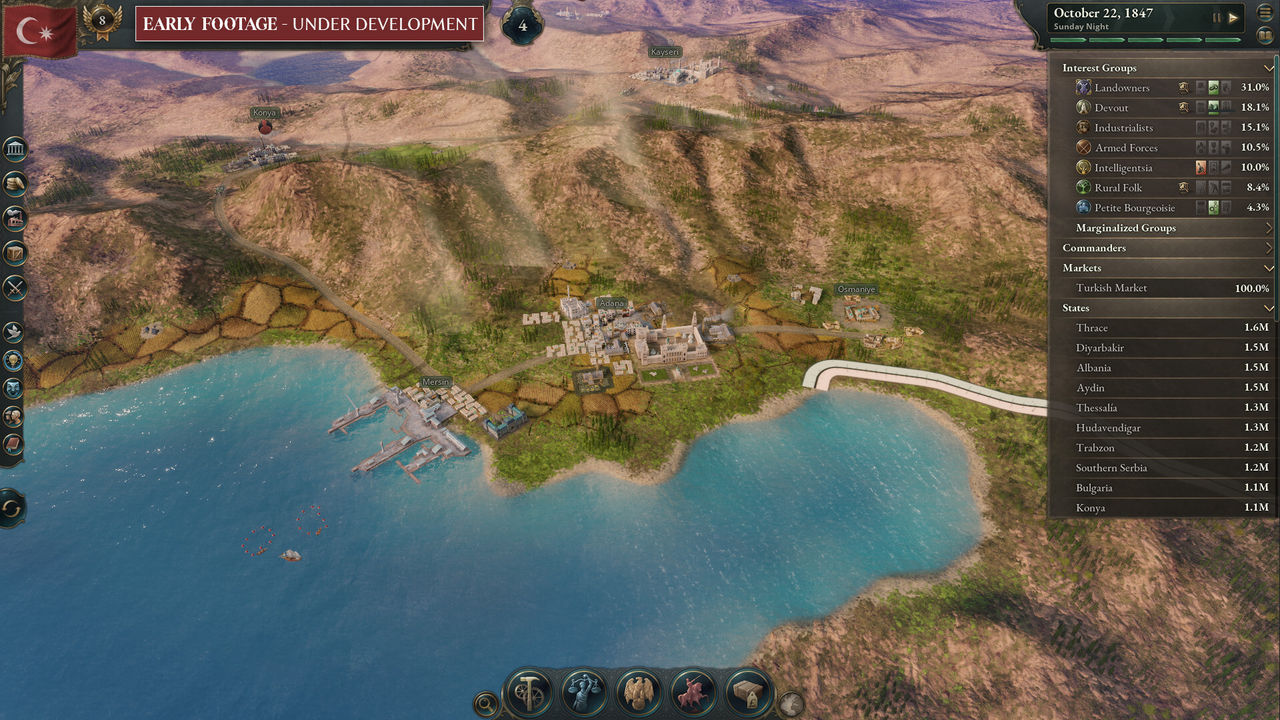This screenshot has width=1280, height=720.
Task: Open the military panel crossed-swords icon
Action: click(15, 288)
